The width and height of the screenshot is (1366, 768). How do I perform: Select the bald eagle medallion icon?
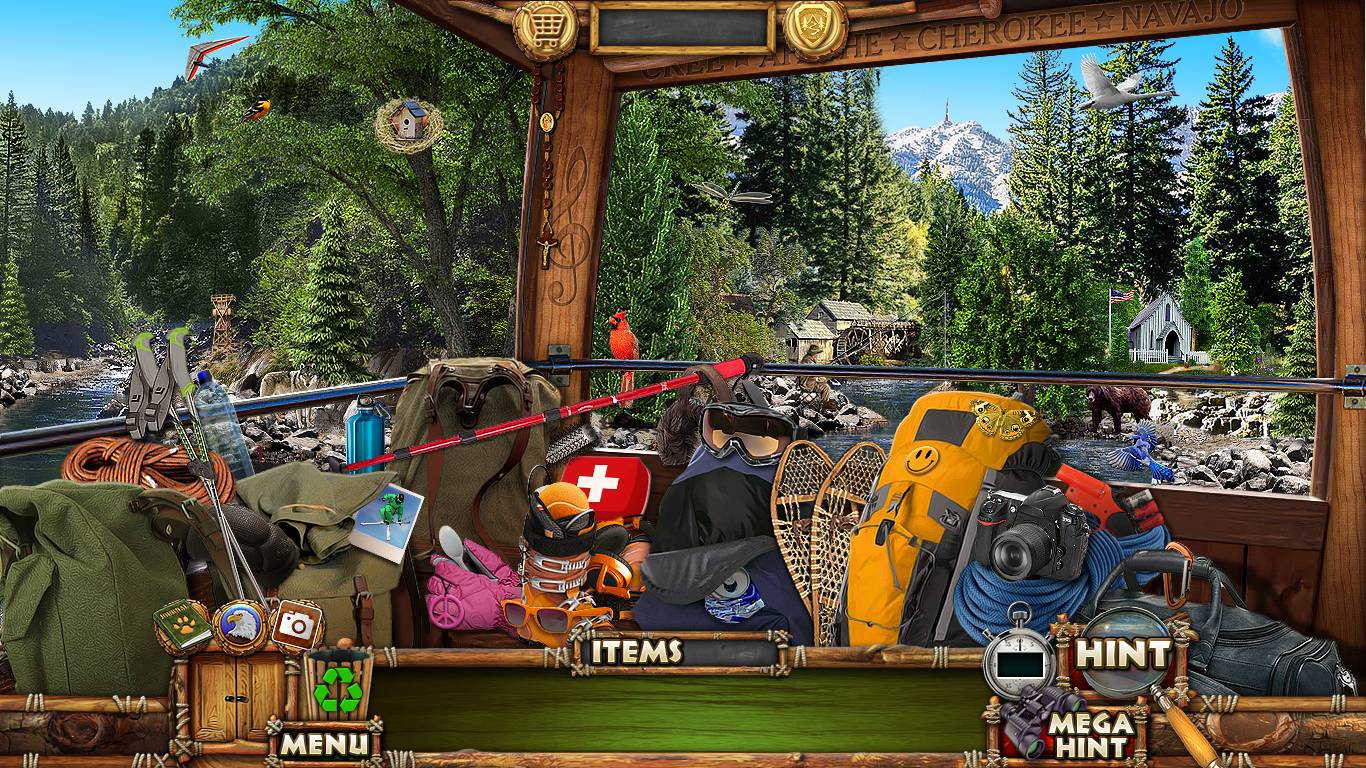click(240, 624)
